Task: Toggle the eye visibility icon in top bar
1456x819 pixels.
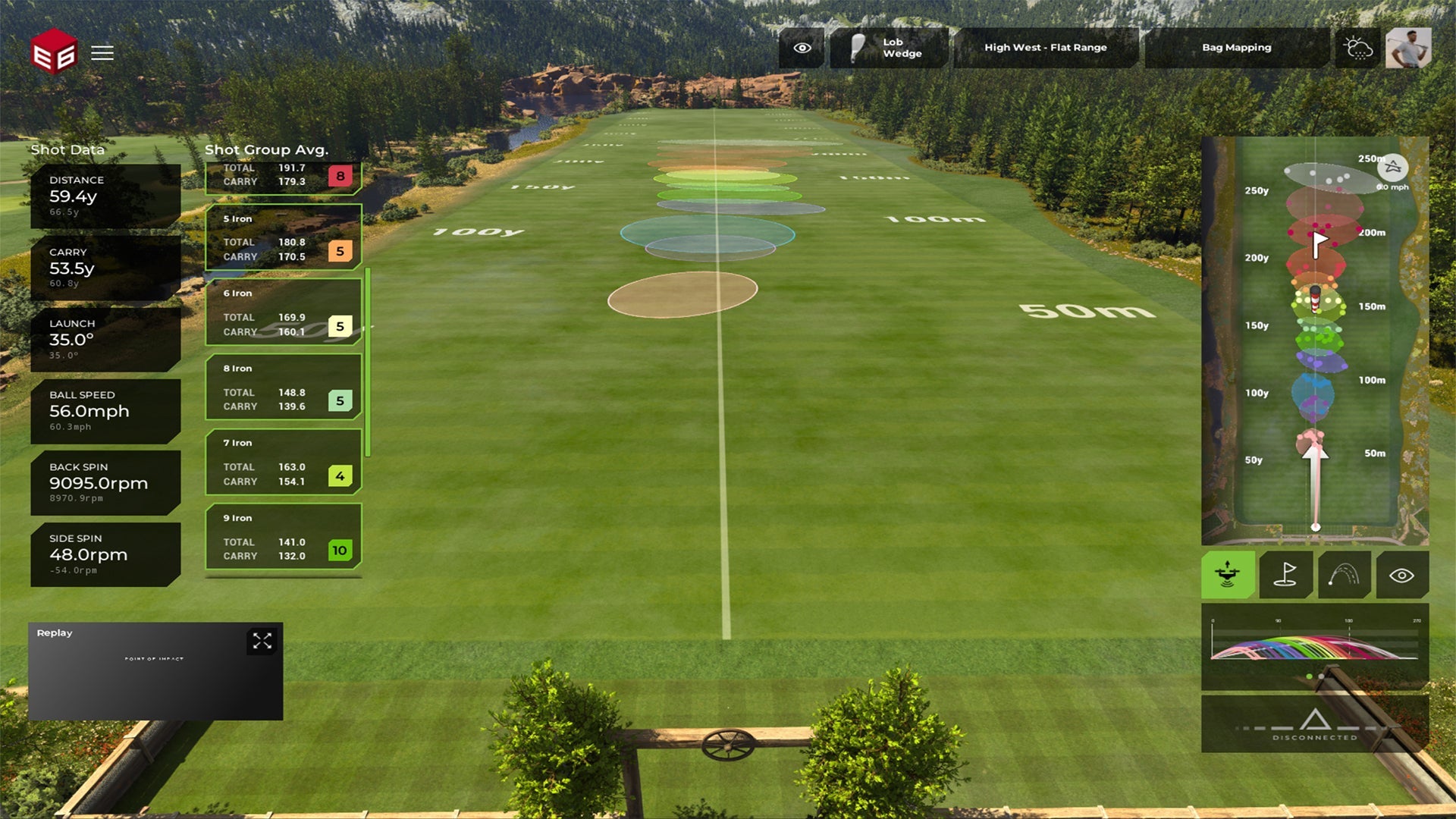Action: [x=802, y=47]
